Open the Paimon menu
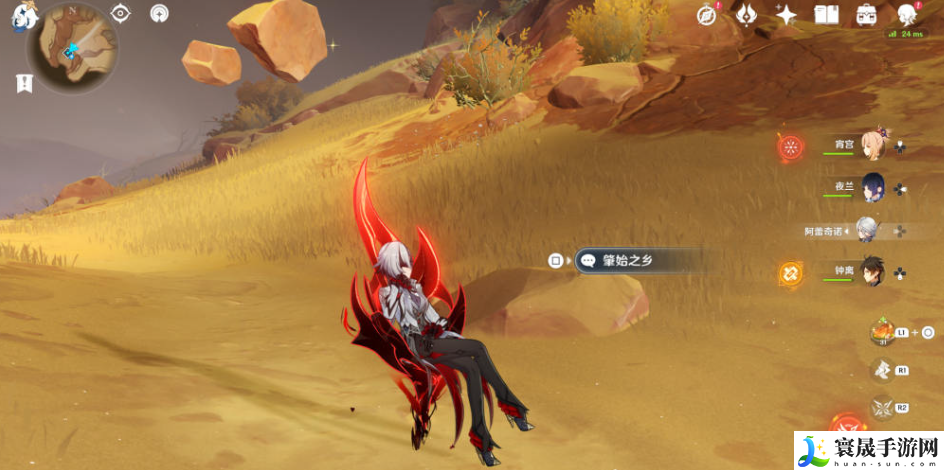 click(x=20, y=17)
